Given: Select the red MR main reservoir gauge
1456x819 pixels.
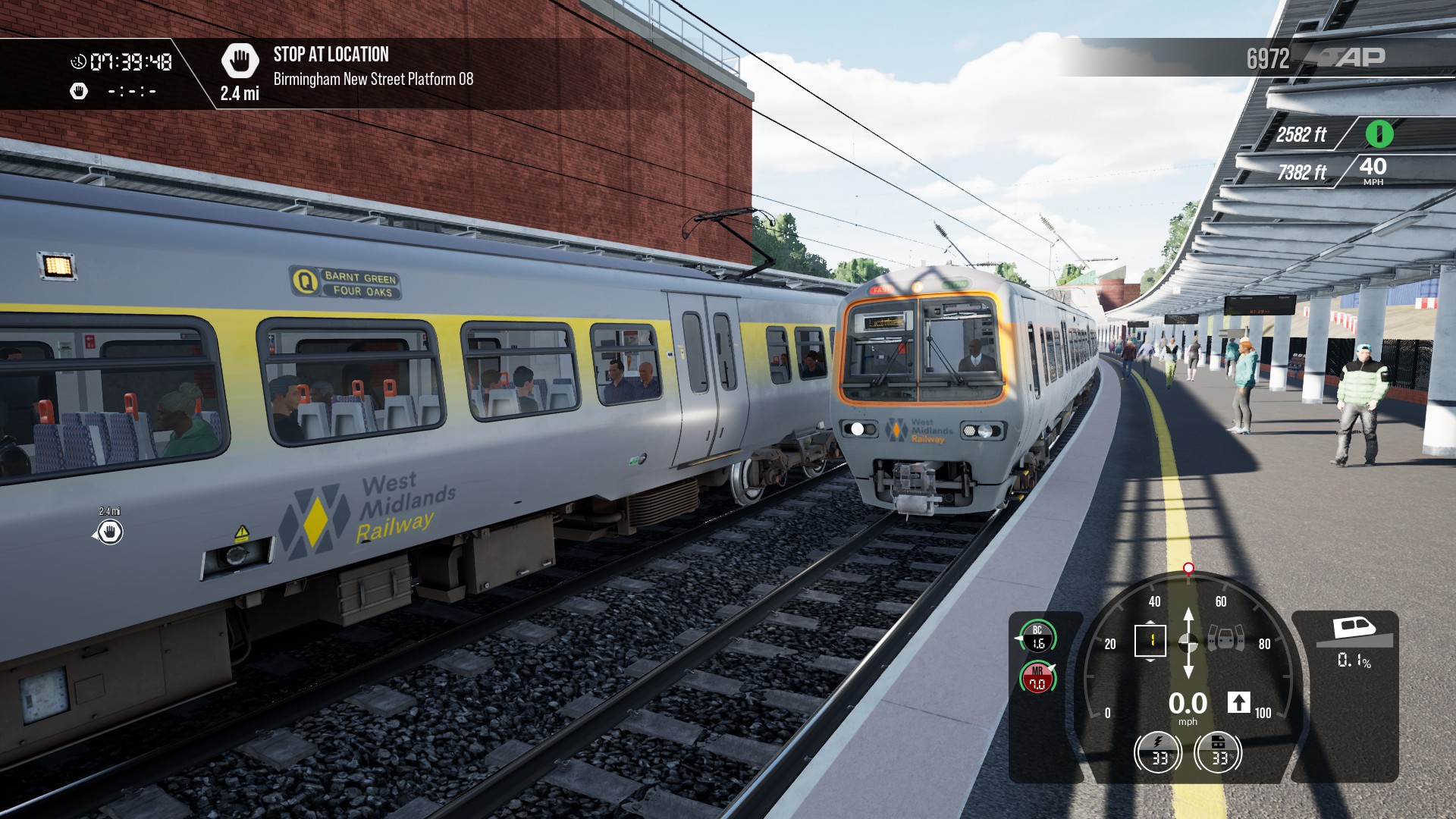Looking at the screenshot, I should [x=1037, y=677].
